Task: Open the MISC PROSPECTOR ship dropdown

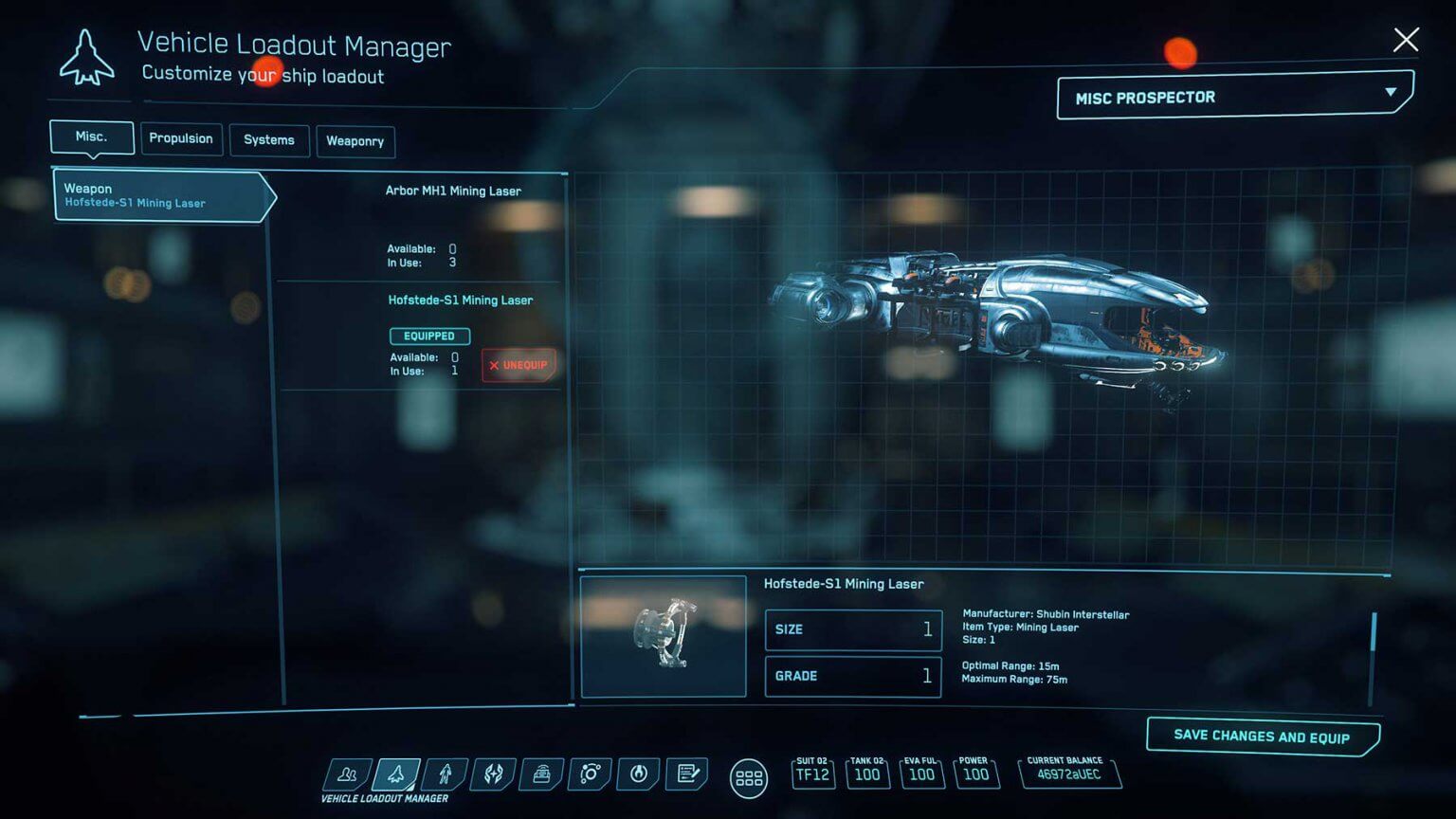Action: click(1231, 96)
